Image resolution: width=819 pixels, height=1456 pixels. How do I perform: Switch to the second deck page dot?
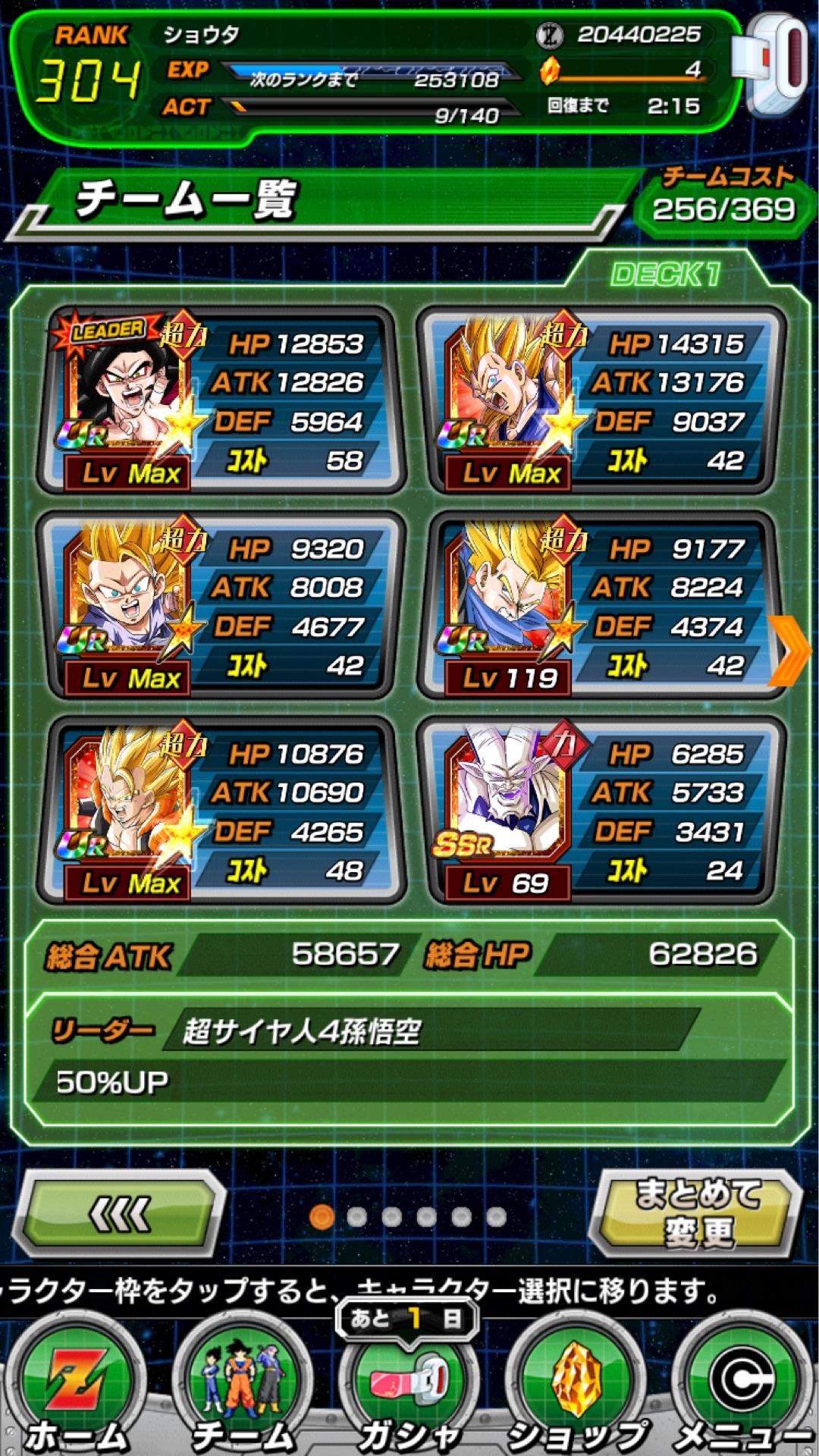tap(356, 1217)
